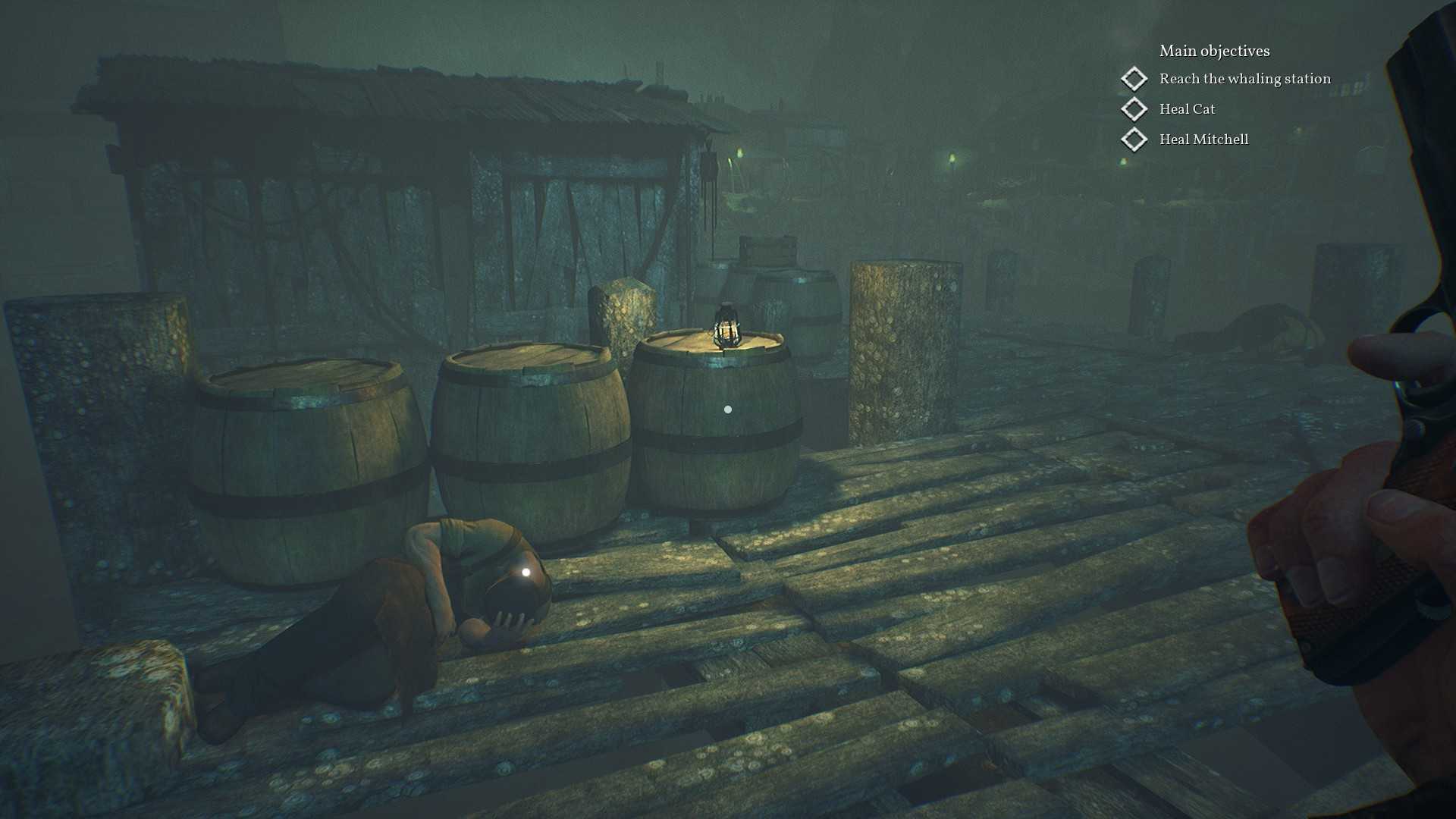
Task: Choose the Heal Mitchell objective
Action: (1203, 140)
